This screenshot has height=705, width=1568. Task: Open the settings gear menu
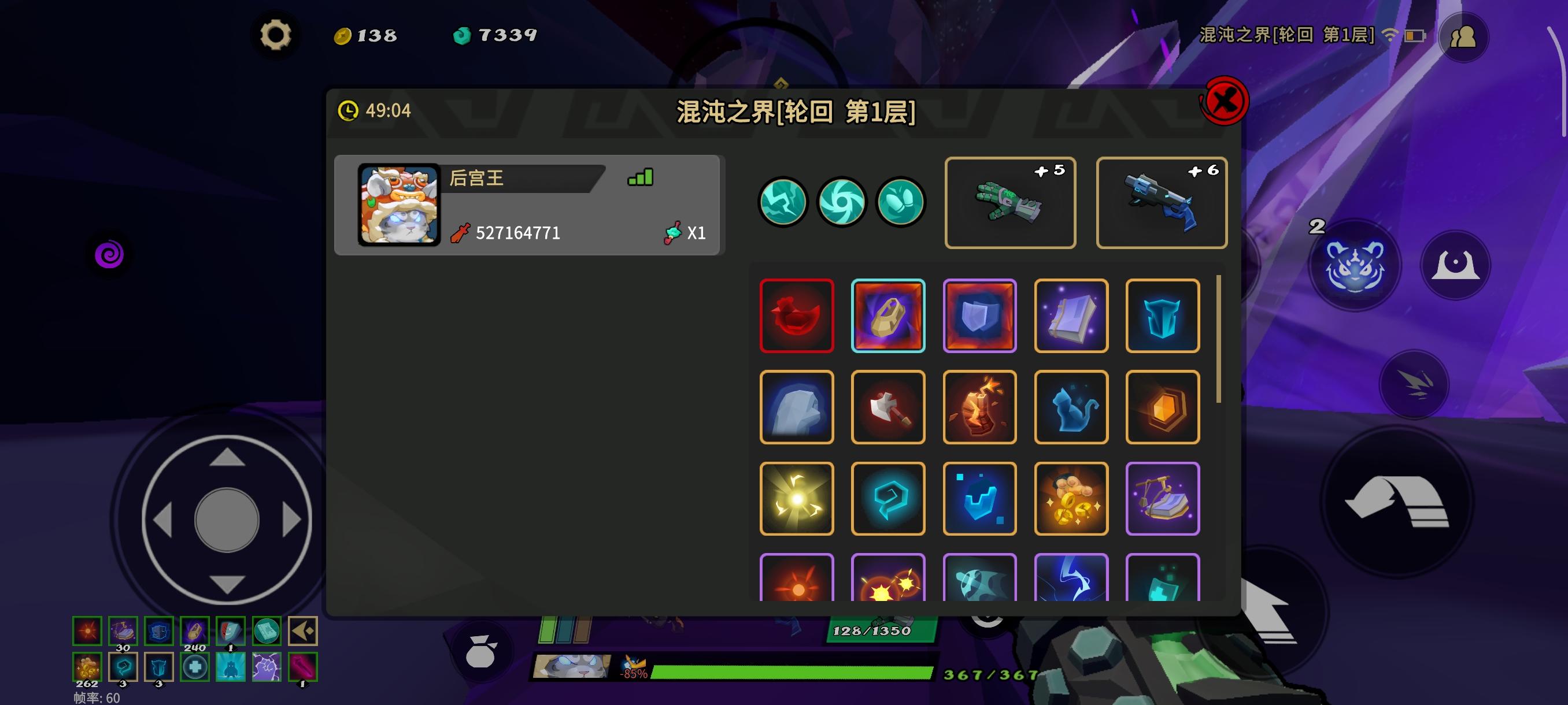(277, 35)
